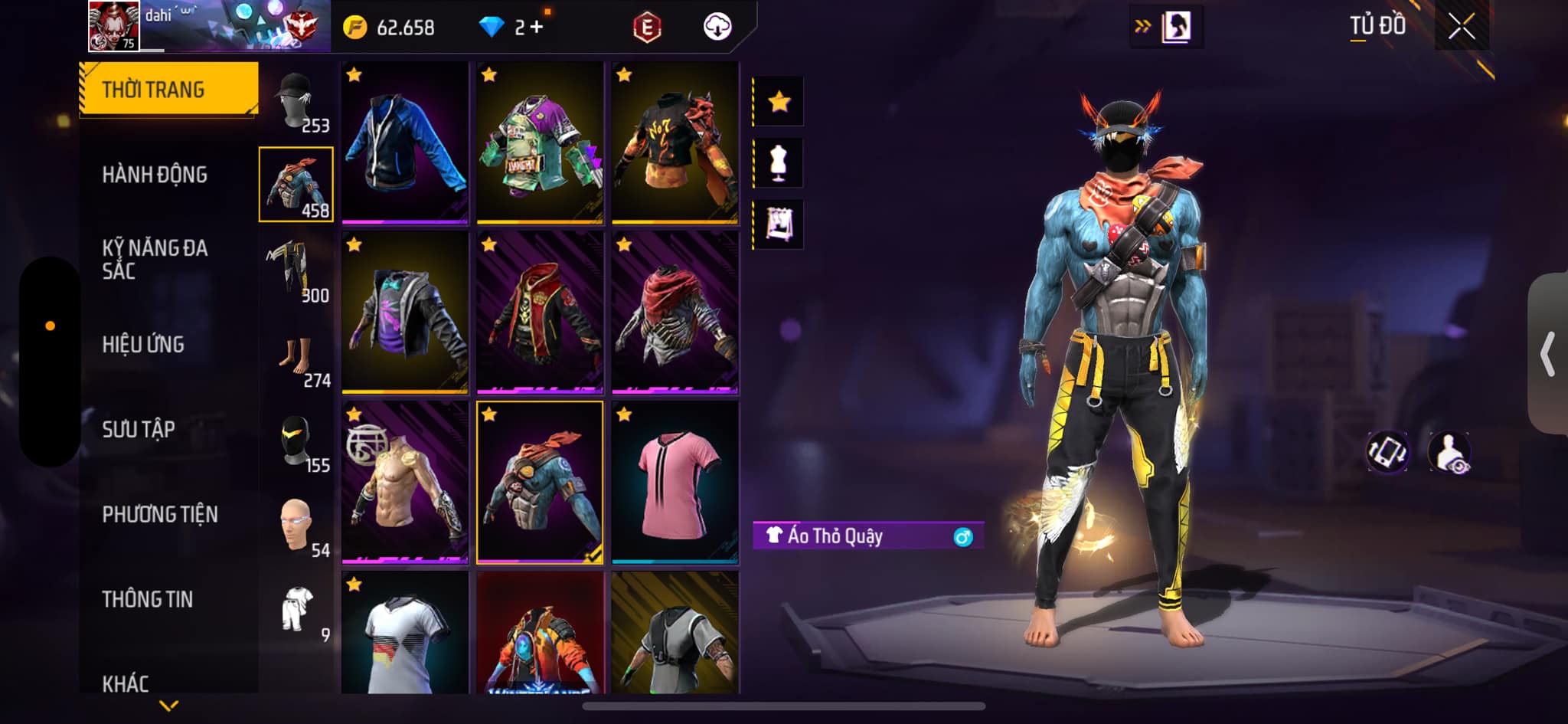
Task: Select the pink striped t-shirt
Action: [675, 482]
